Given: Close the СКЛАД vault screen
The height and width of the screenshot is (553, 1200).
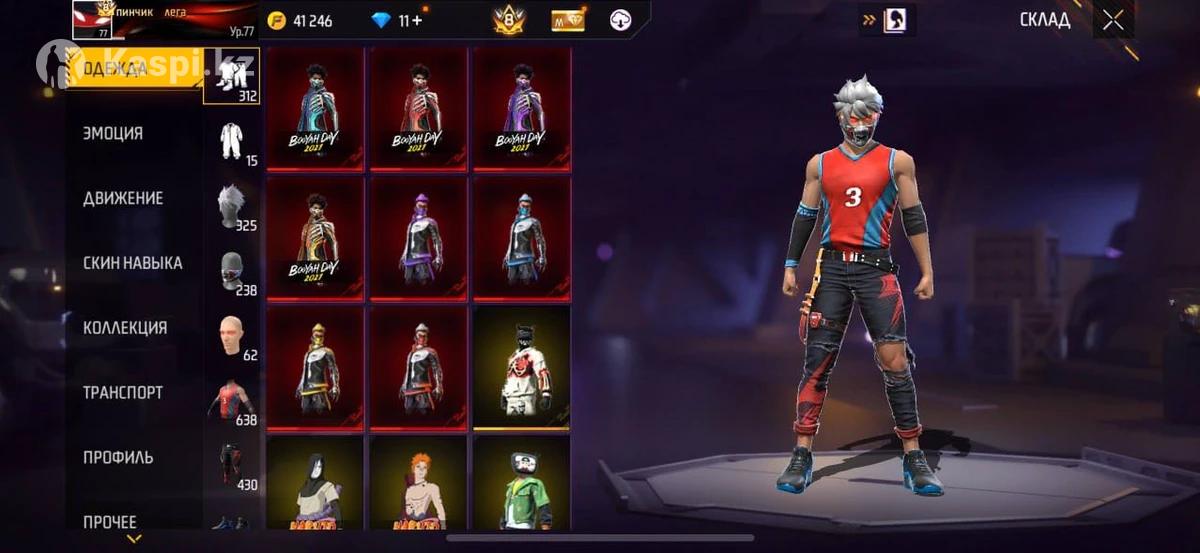Looking at the screenshot, I should [x=1113, y=20].
